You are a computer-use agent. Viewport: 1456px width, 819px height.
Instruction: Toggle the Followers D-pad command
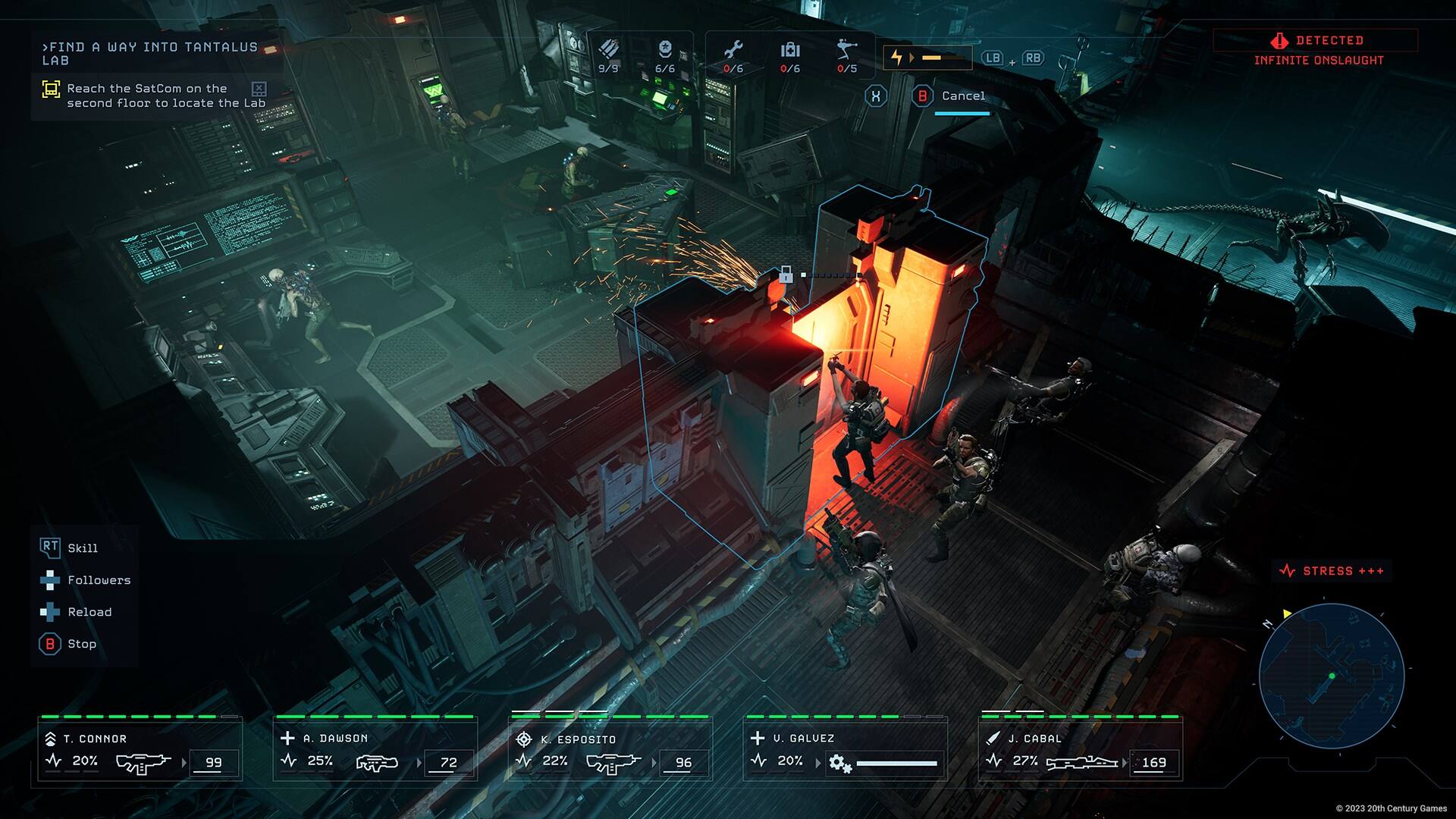[51, 580]
